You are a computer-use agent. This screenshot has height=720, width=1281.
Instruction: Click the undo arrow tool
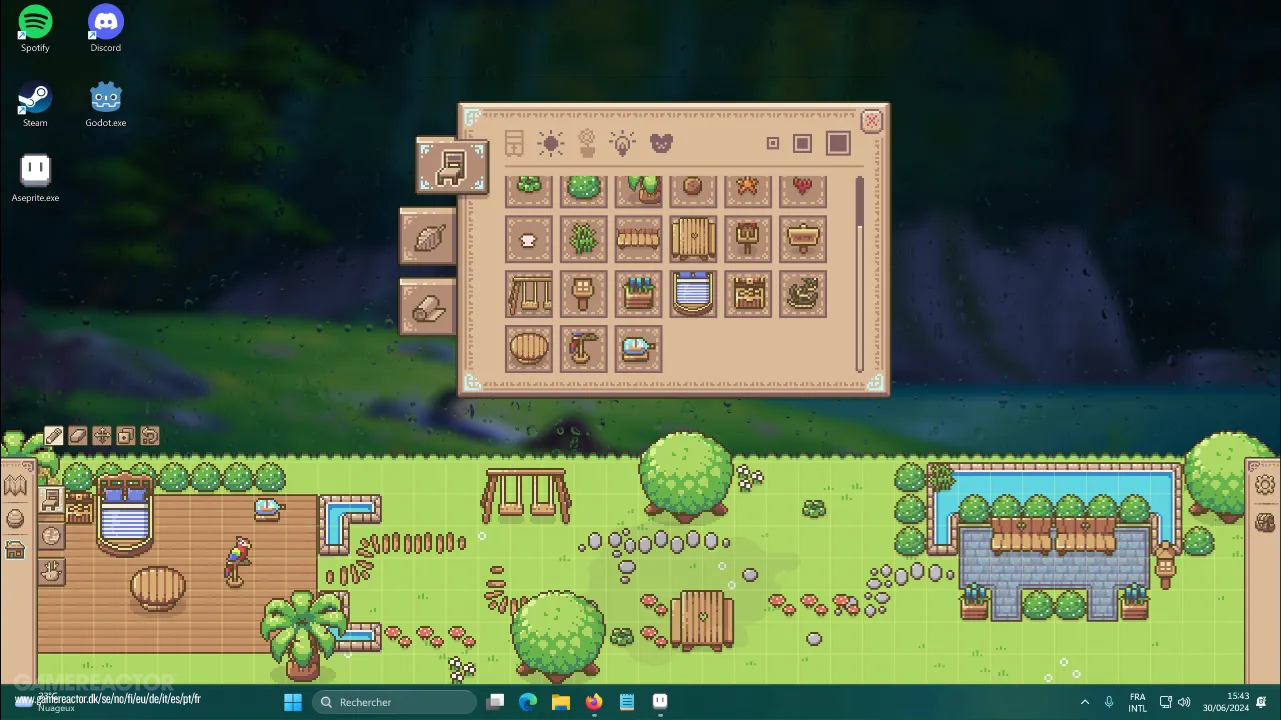pos(148,436)
